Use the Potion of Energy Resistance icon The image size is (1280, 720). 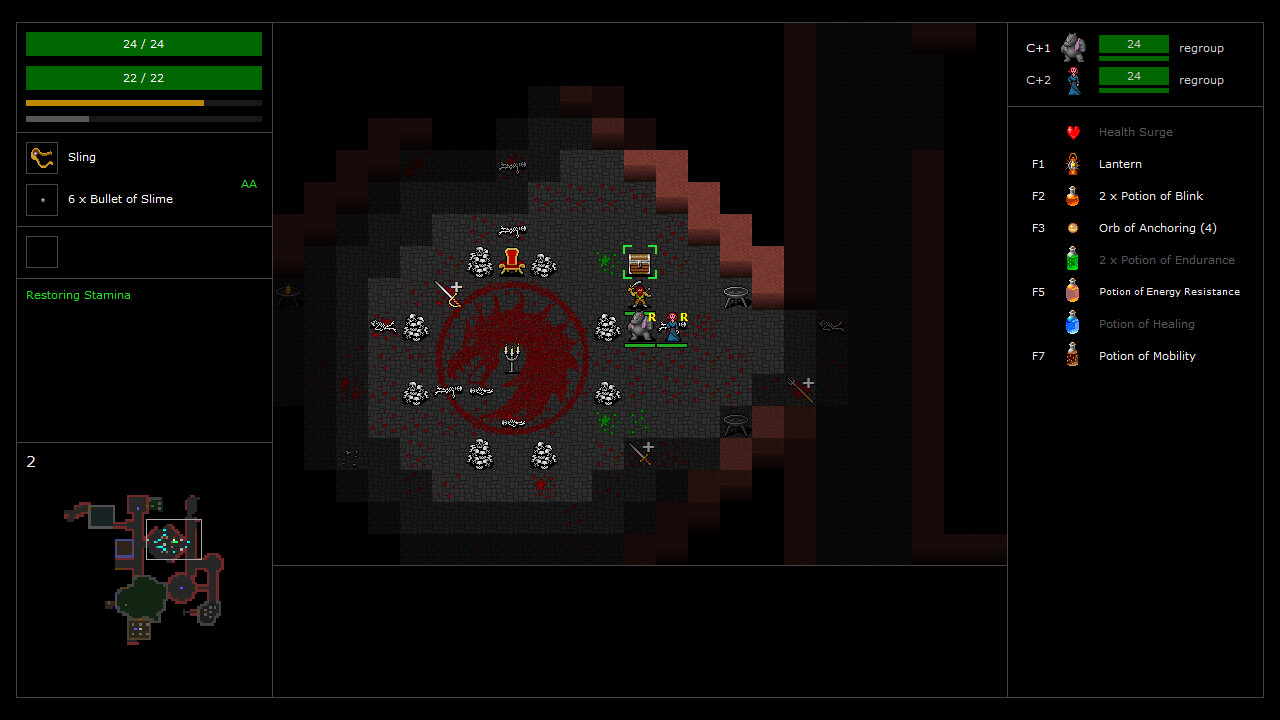click(1071, 291)
